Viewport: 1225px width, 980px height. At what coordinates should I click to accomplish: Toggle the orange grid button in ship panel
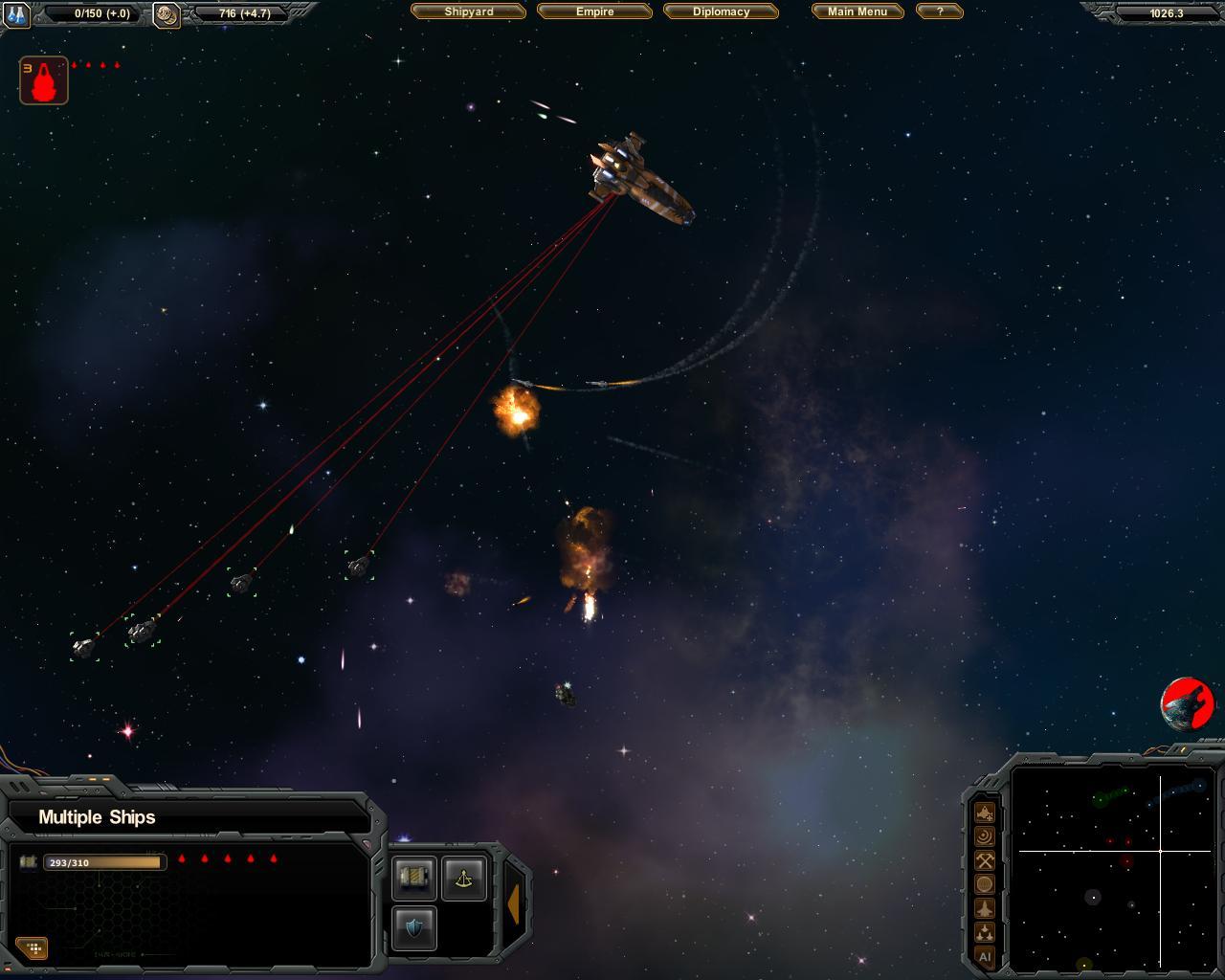pos(33,948)
